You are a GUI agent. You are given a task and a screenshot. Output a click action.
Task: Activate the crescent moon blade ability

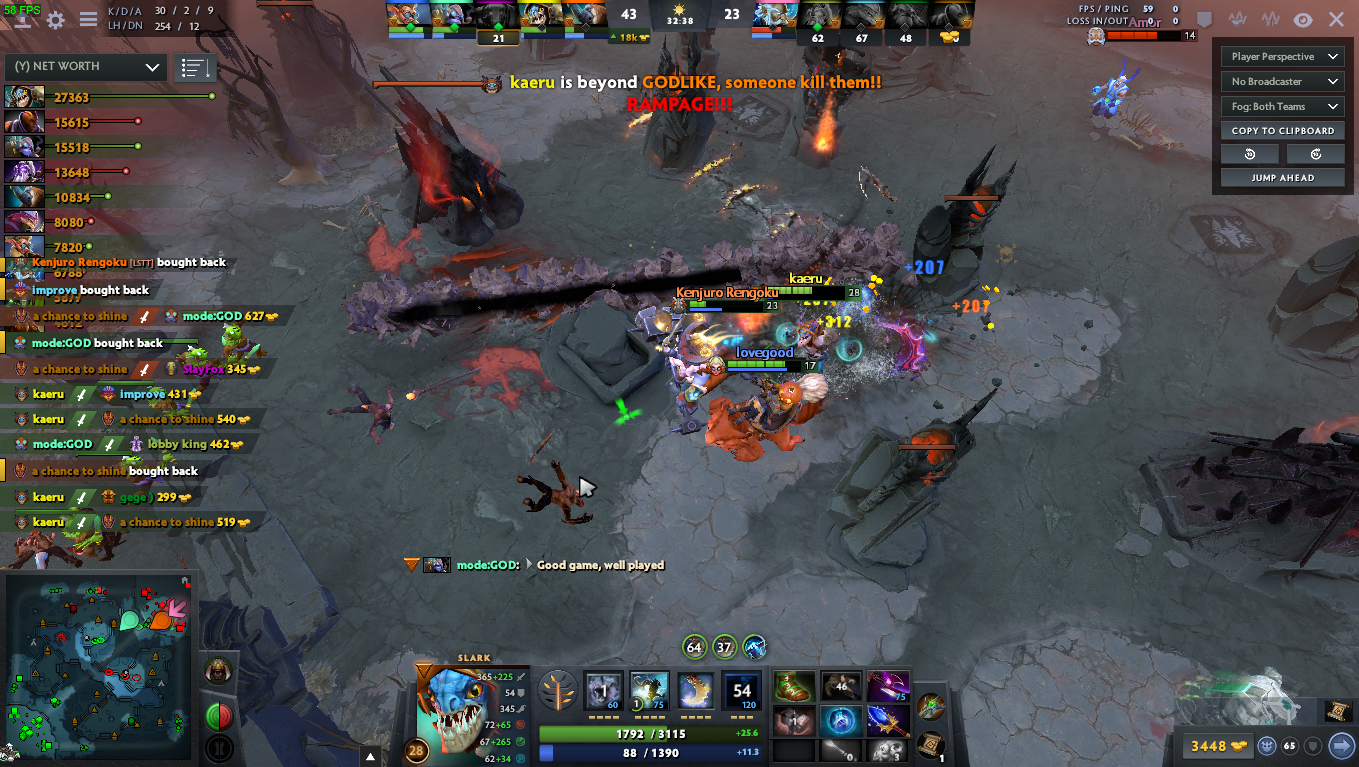tap(695, 691)
